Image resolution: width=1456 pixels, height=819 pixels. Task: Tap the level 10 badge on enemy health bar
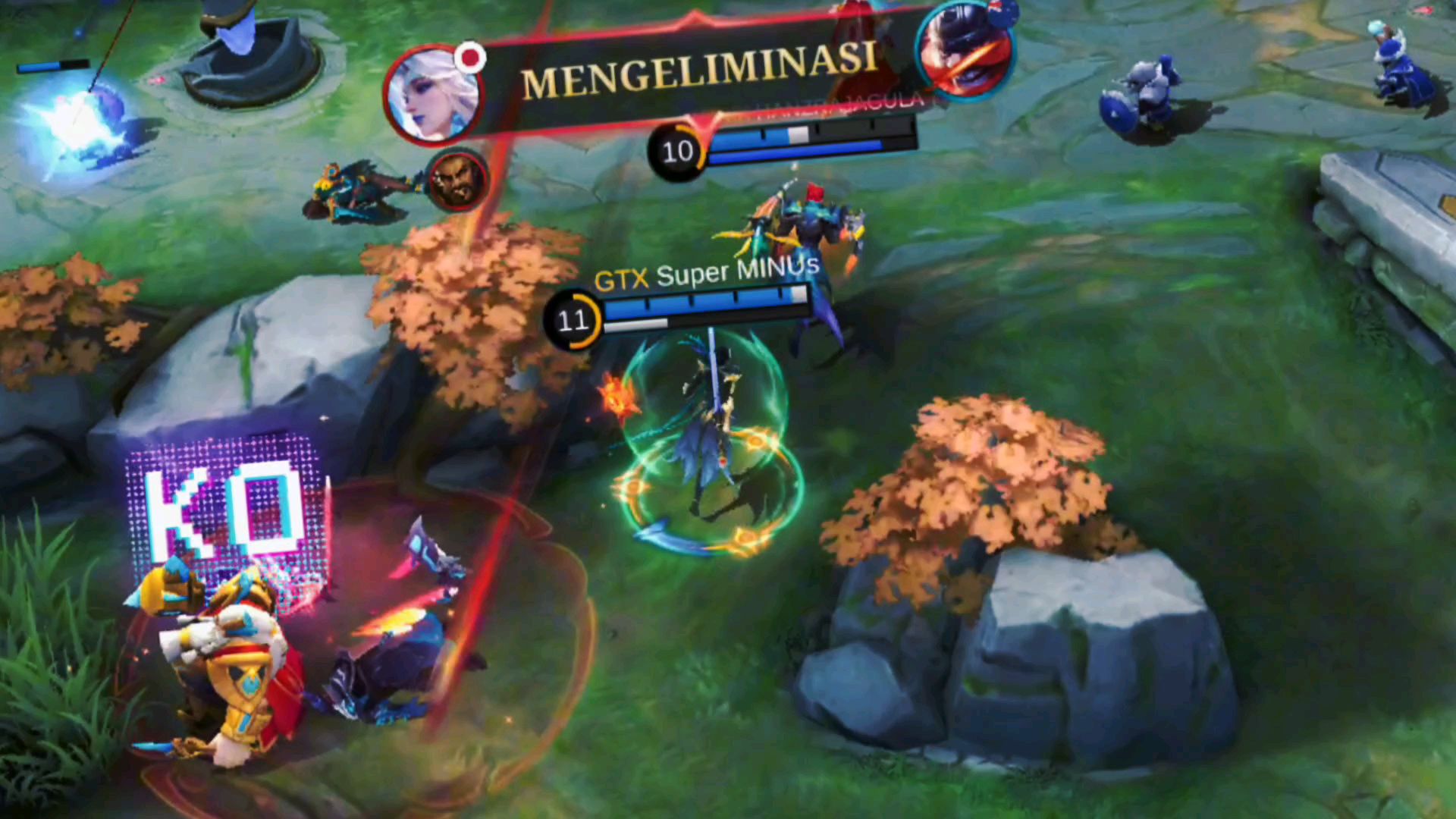(677, 152)
